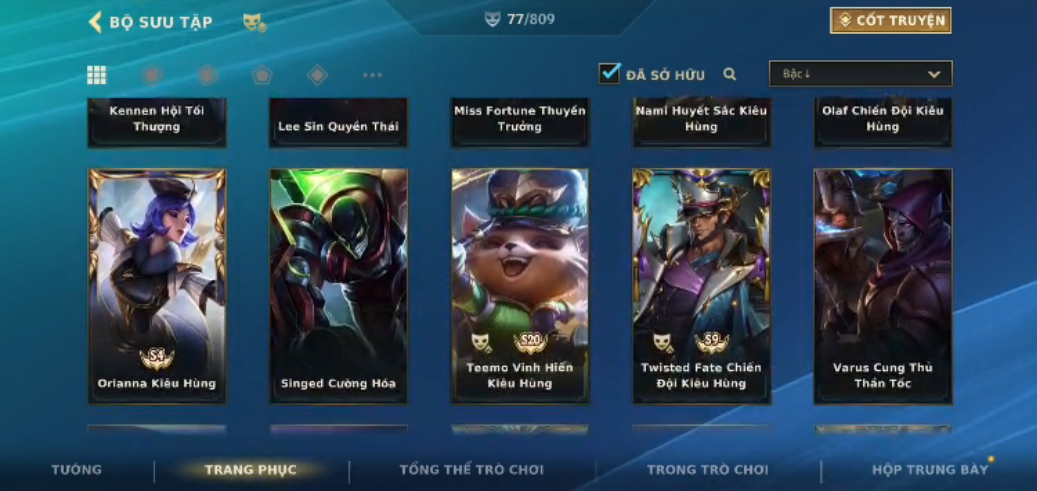The height and width of the screenshot is (491, 1037).
Task: Select the Kennen Hội Tối Thượng card
Action: (x=157, y=122)
